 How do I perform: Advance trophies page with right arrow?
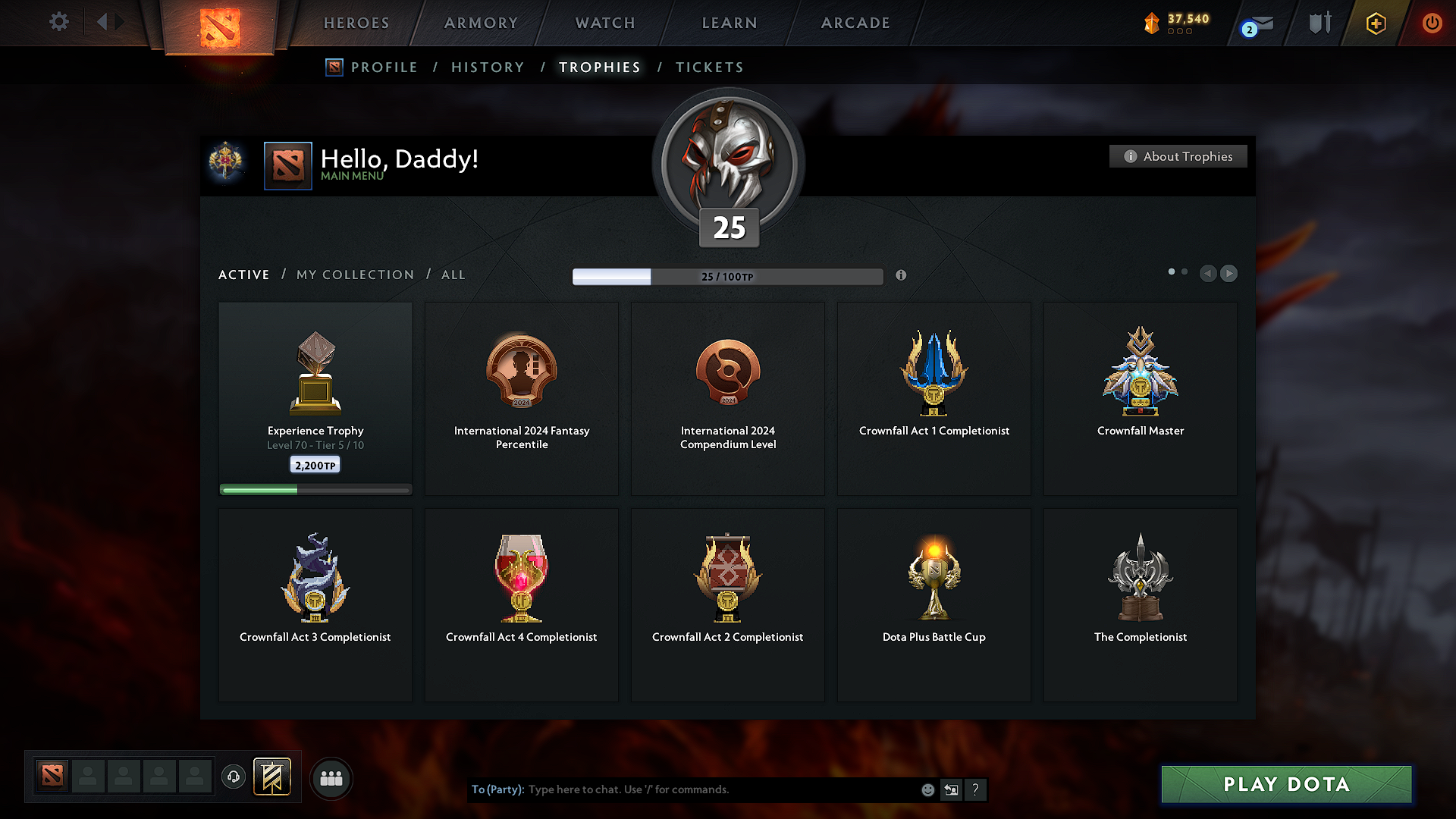[x=1228, y=274]
